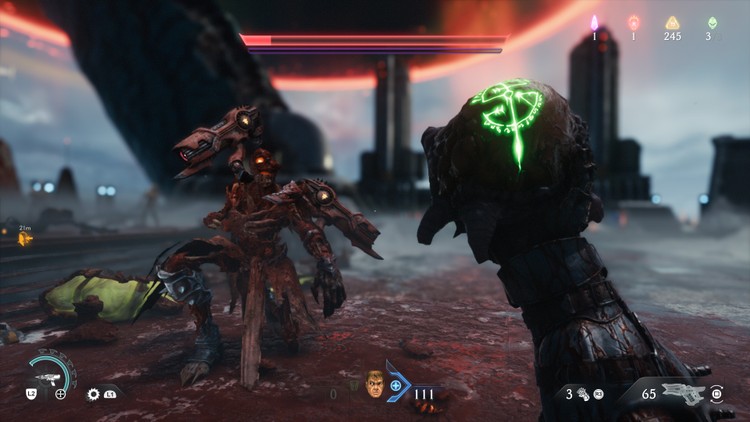
Task: Activate the shield saw gear icon
Action: coord(94,394)
